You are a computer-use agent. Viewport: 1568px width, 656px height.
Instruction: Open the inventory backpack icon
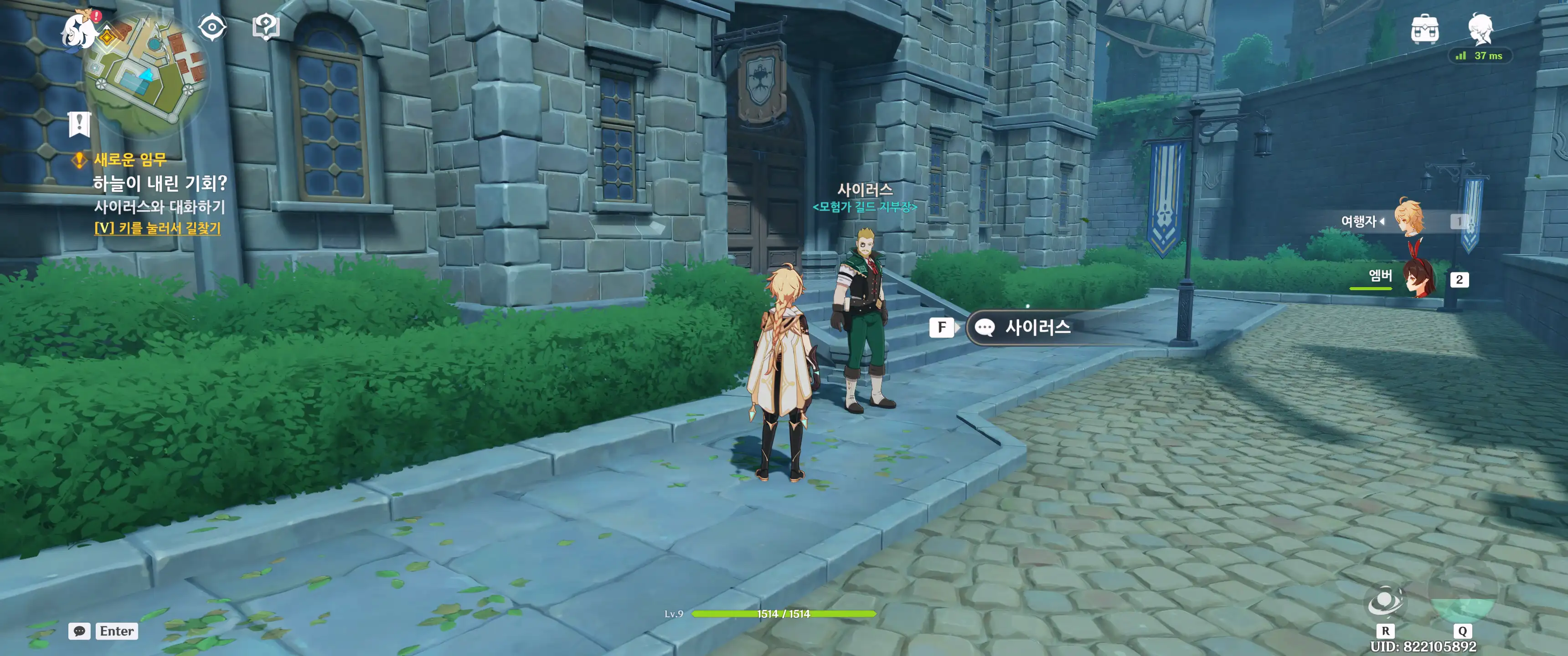click(x=1424, y=29)
